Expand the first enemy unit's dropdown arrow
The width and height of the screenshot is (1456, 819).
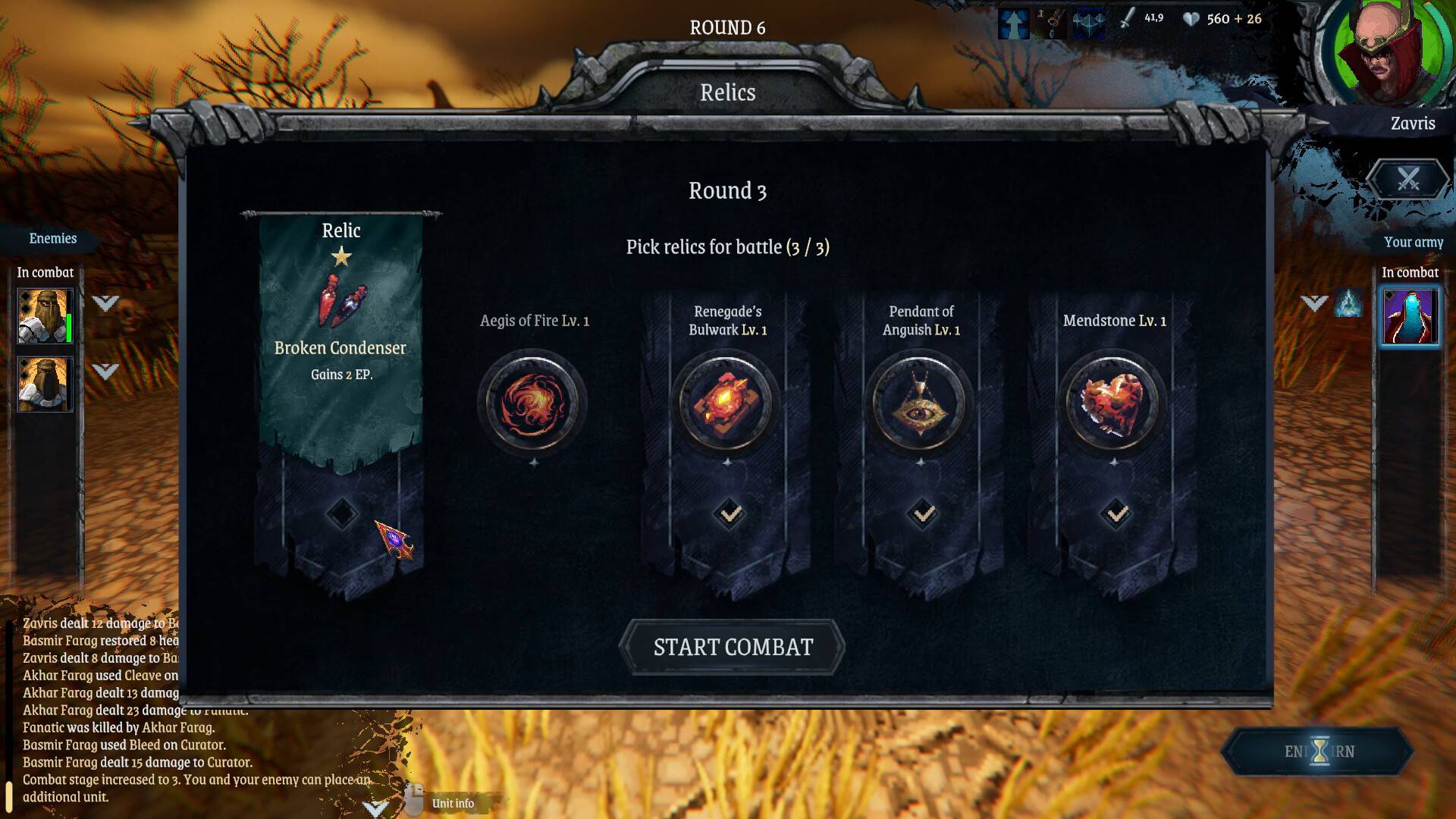point(105,303)
